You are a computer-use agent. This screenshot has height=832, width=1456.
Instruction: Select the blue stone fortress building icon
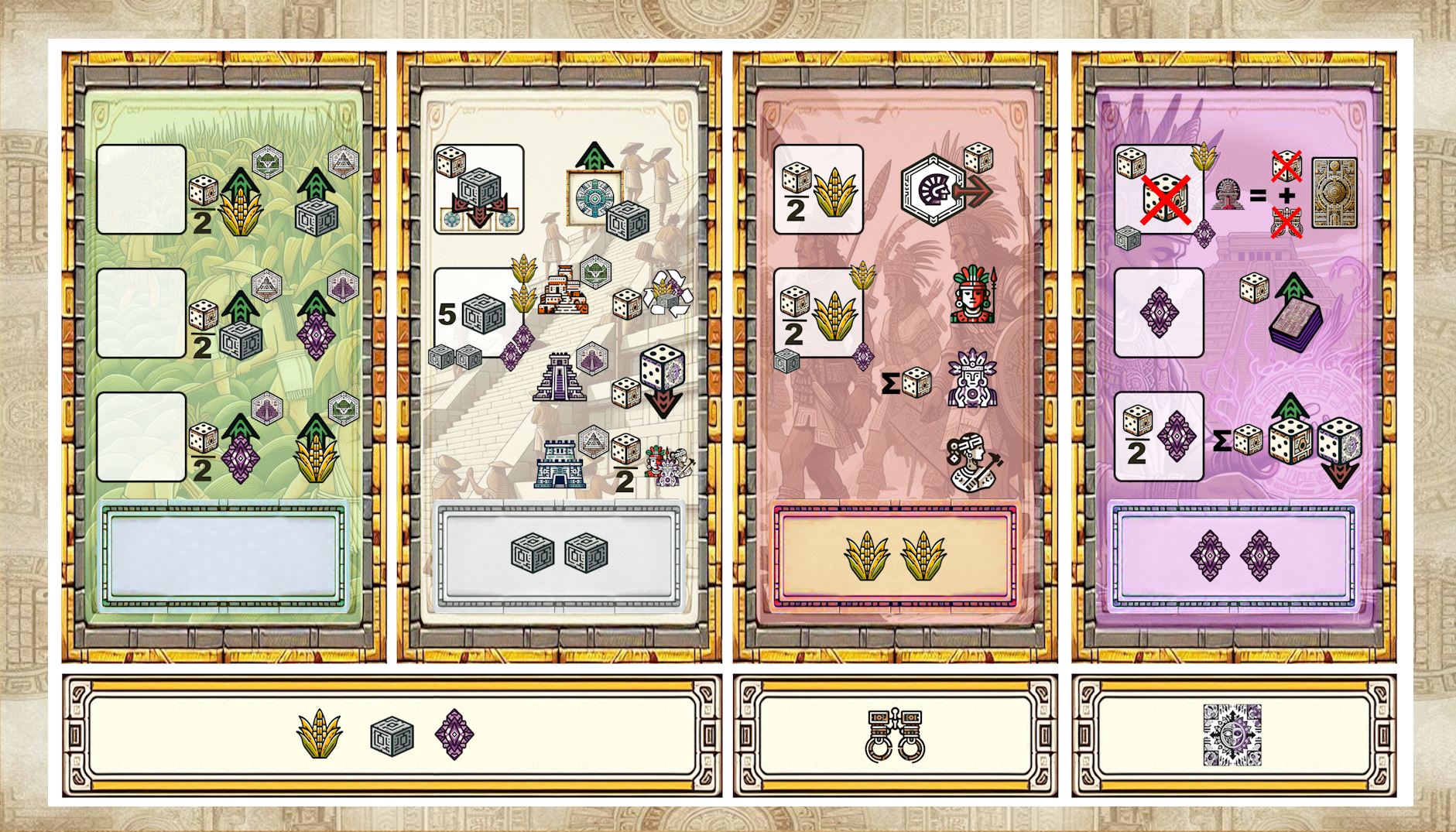559,464
